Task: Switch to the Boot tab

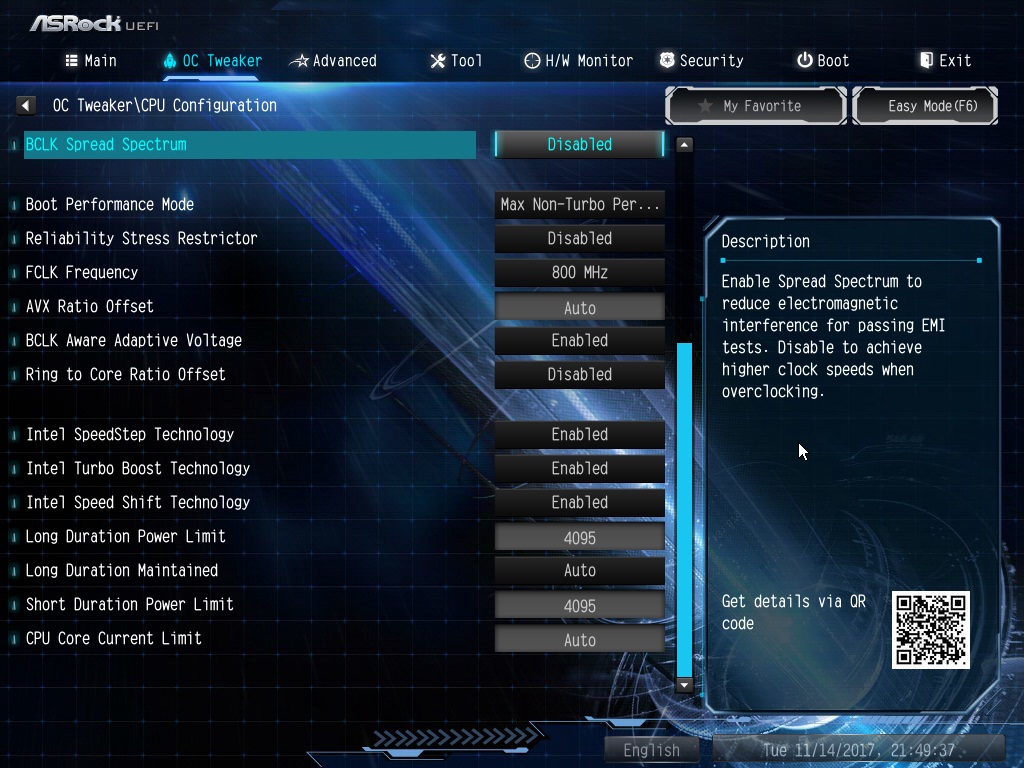Action: (x=823, y=61)
